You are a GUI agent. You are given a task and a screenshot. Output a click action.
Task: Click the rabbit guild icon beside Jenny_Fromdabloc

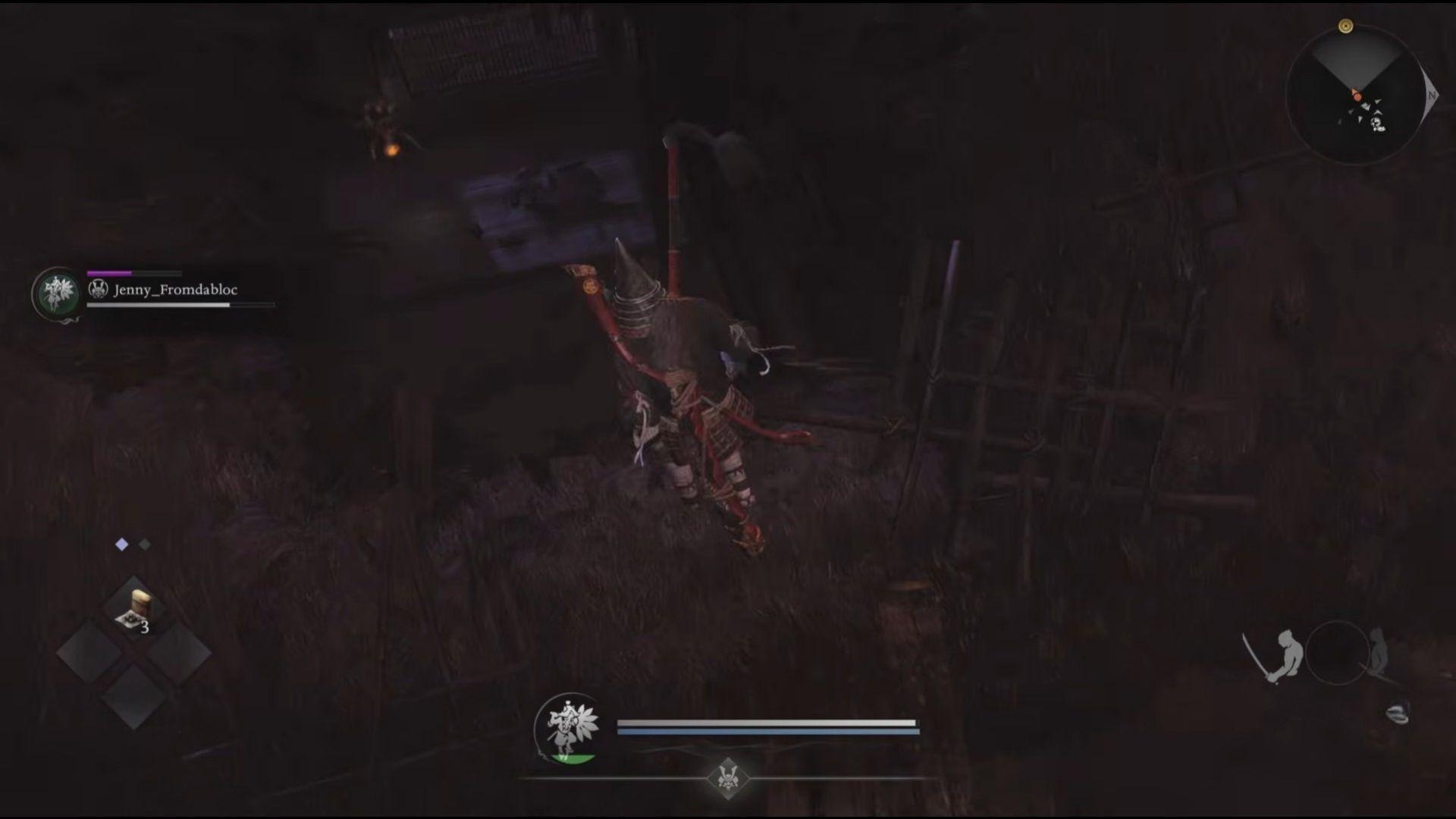pos(98,290)
